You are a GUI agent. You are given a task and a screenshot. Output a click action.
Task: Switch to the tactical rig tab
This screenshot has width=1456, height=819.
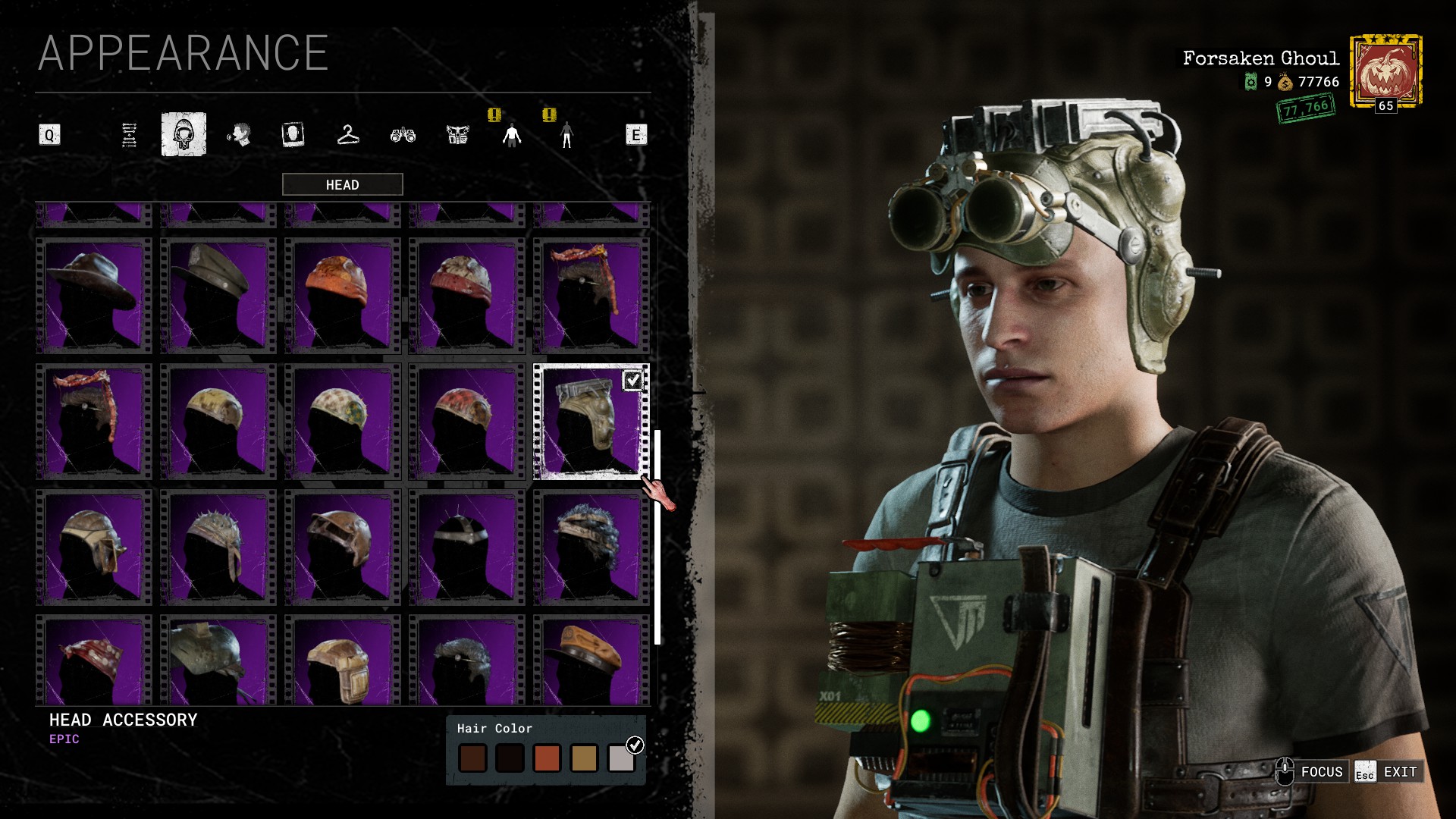(457, 135)
